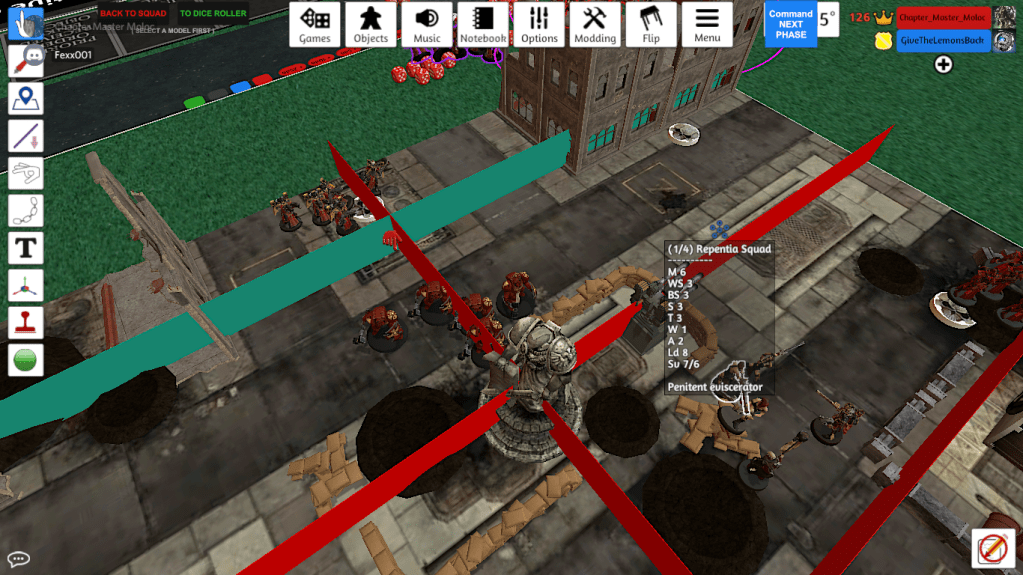Screen dimensions: 1023x575
Task: Open the chat speech bubble
Action: (18, 559)
